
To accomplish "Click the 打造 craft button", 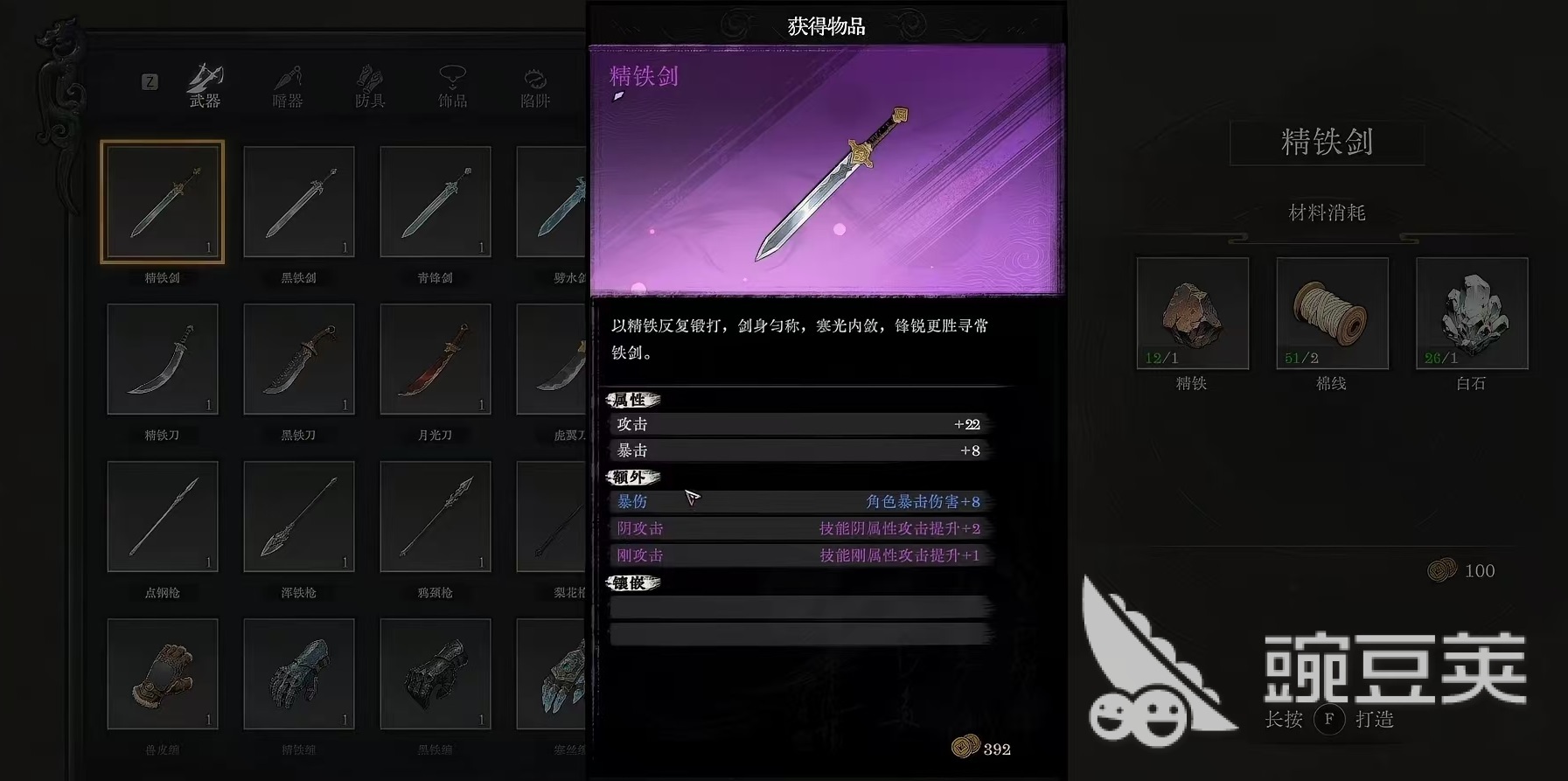I will tap(1373, 721).
